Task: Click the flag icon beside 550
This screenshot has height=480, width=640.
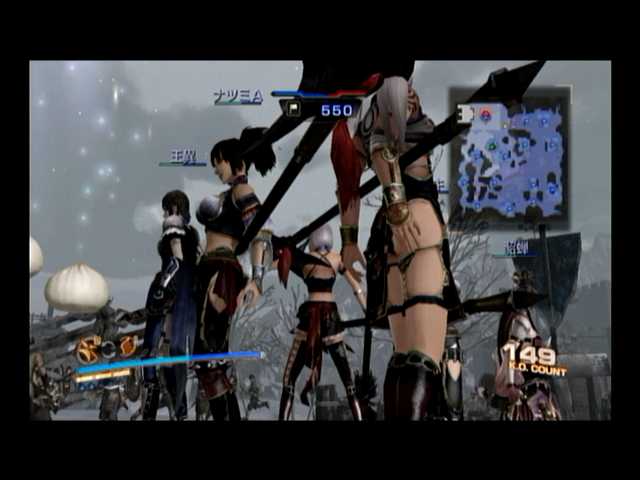Action: (x=295, y=109)
